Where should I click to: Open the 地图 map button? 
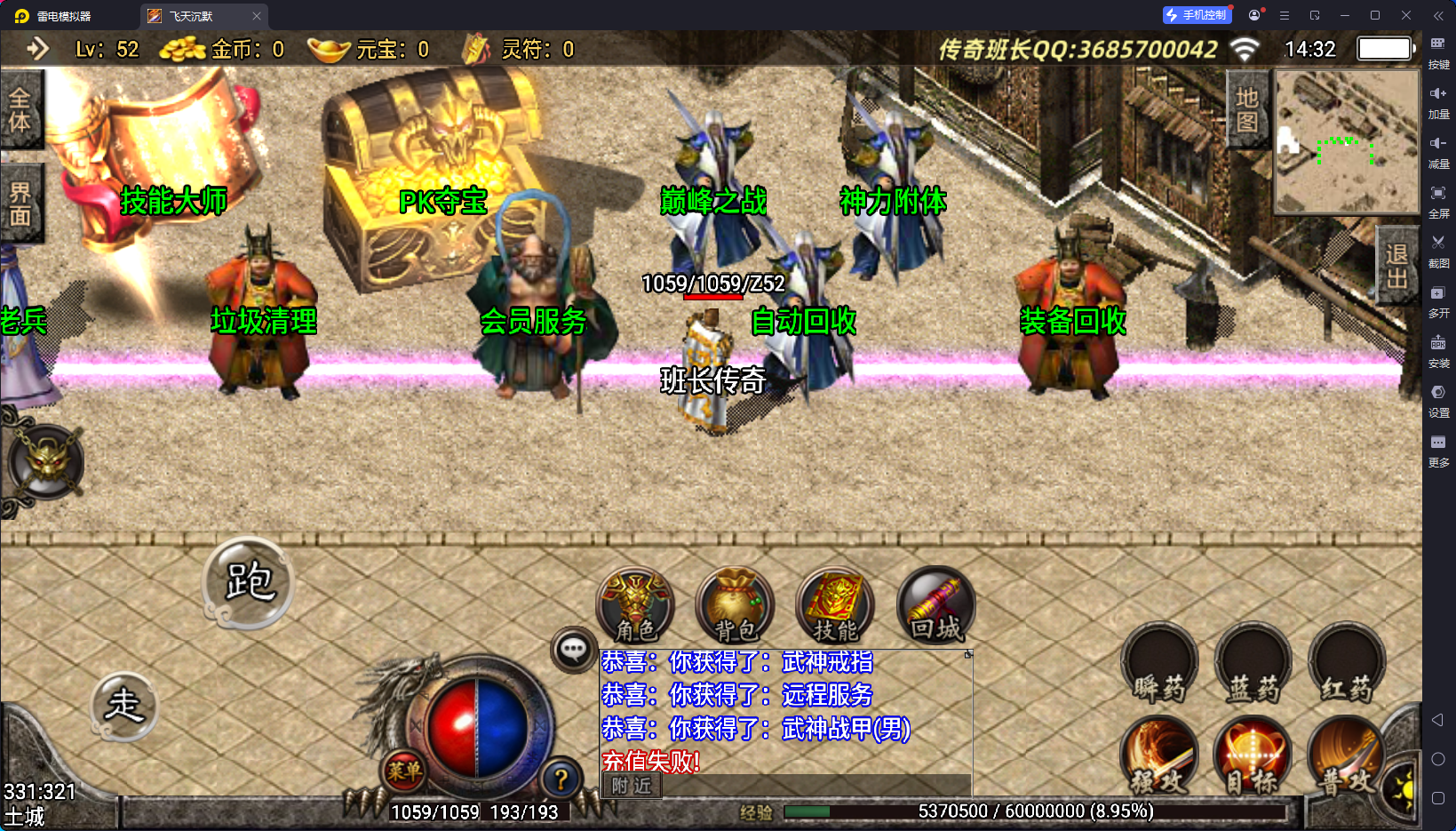click(1247, 109)
